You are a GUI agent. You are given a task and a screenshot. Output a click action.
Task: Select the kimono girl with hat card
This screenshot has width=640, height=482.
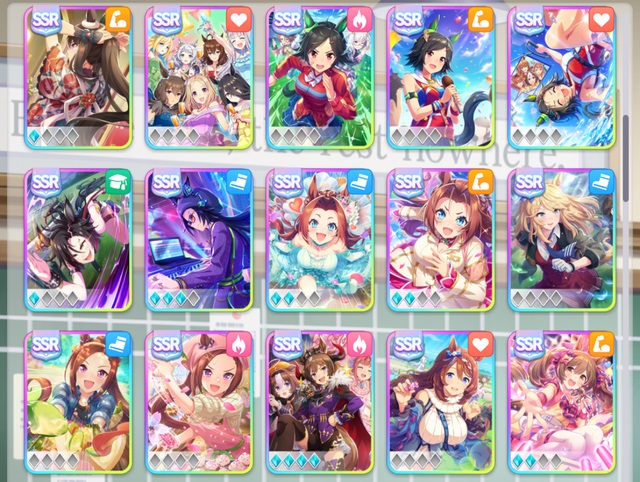[79, 77]
